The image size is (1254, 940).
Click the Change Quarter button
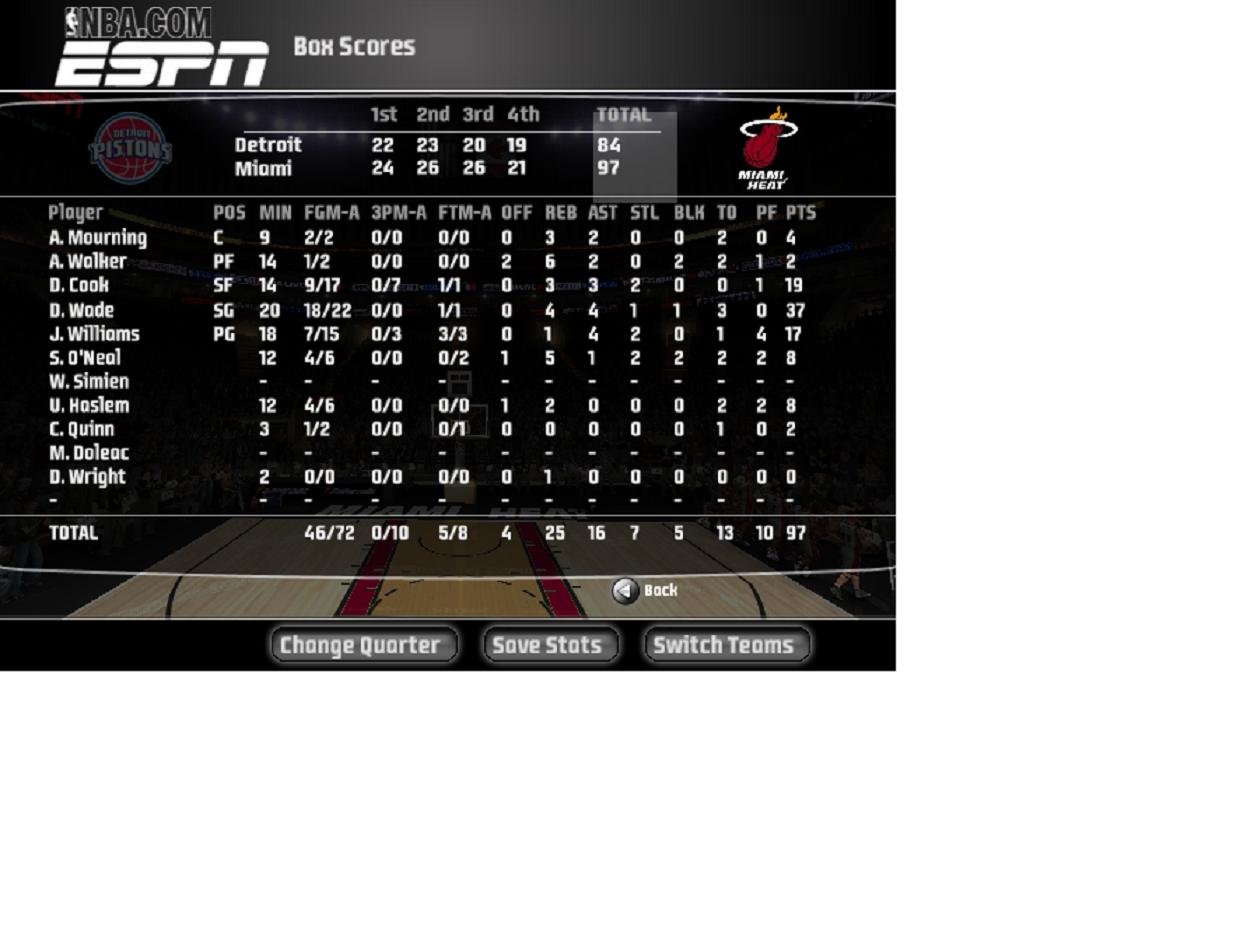(363, 645)
